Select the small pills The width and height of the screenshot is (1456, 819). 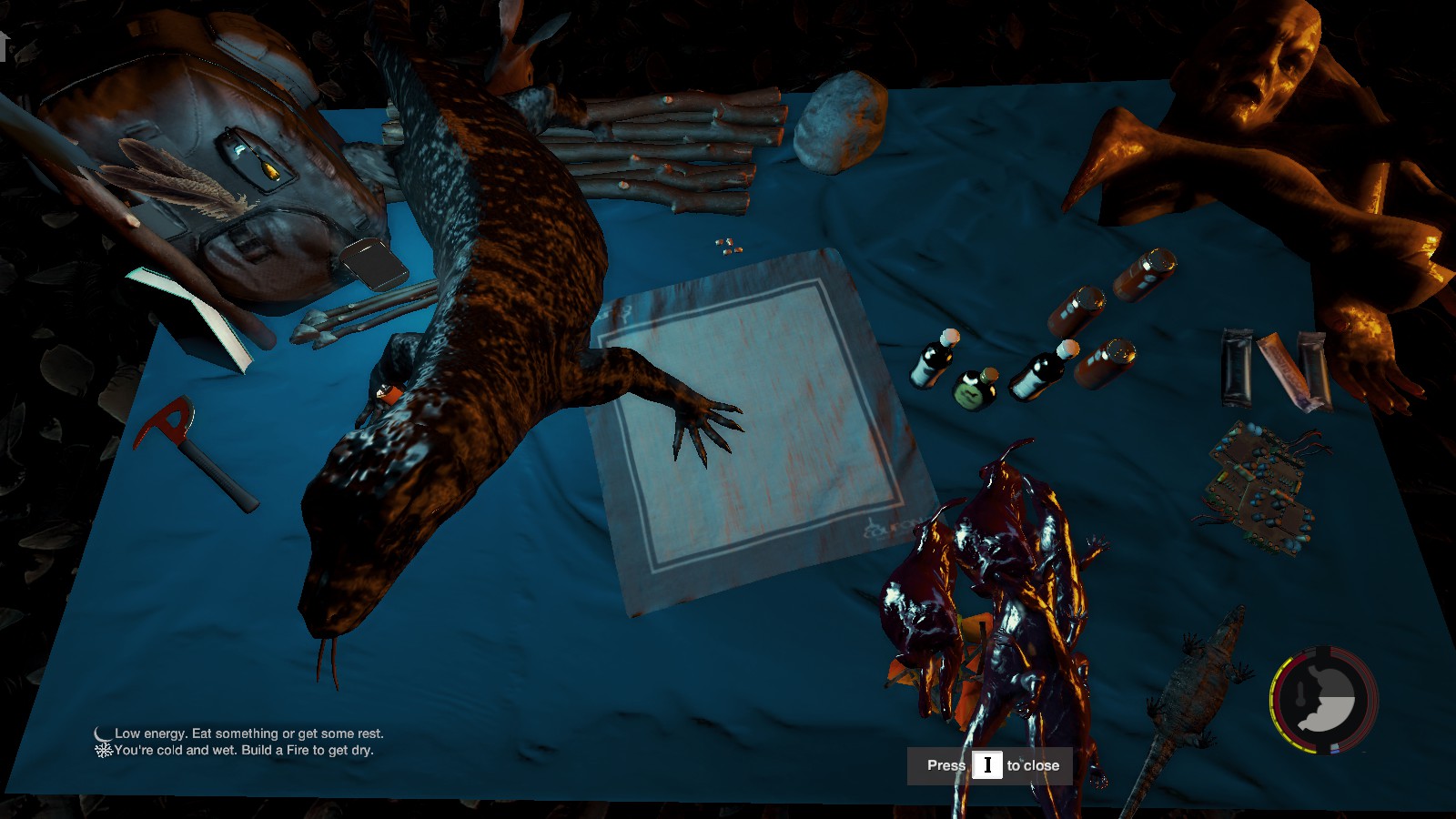point(728,246)
